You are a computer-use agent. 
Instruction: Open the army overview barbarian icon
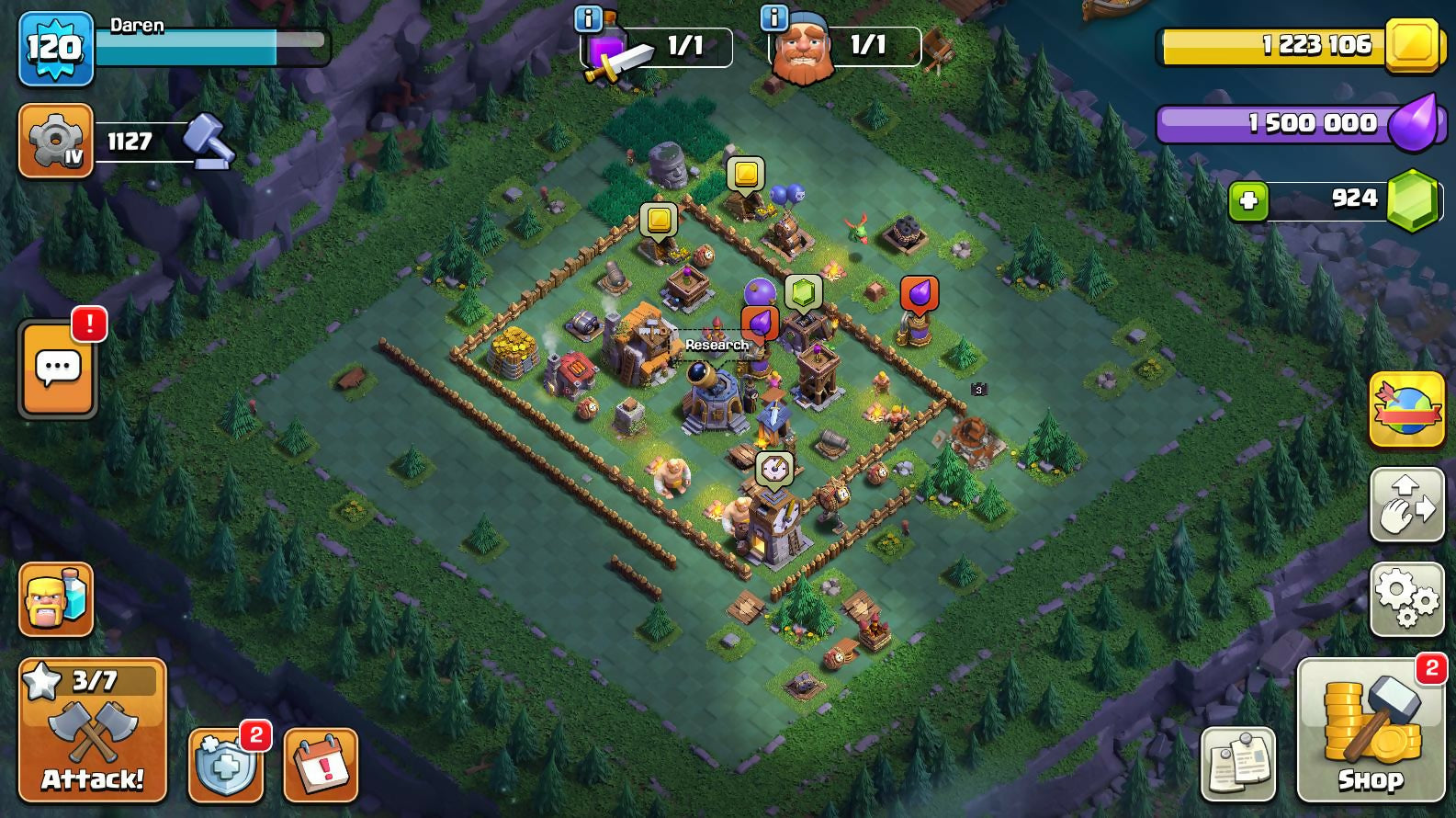click(x=56, y=599)
